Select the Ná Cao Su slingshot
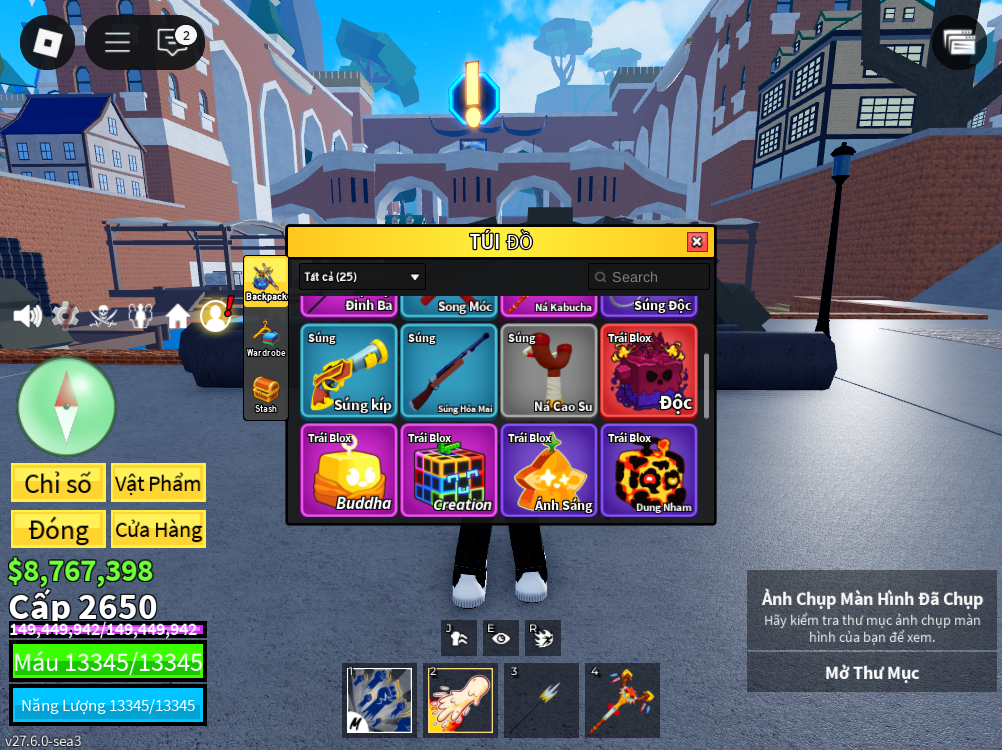Image resolution: width=1002 pixels, height=750 pixels. coord(549,370)
